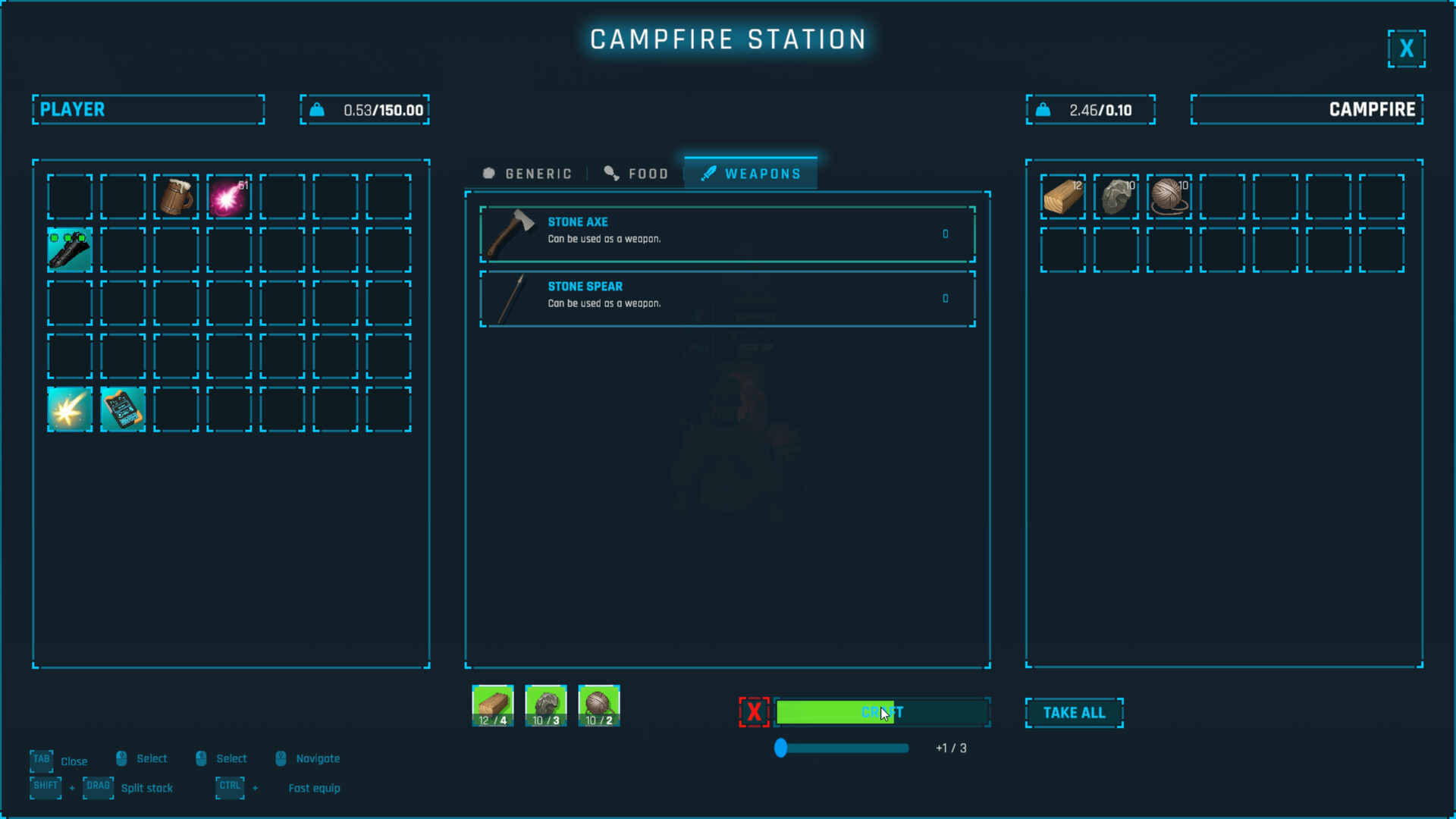Click TAKE ALL to collect campfire items
Viewport: 1456px width, 819px height.
1074,713
